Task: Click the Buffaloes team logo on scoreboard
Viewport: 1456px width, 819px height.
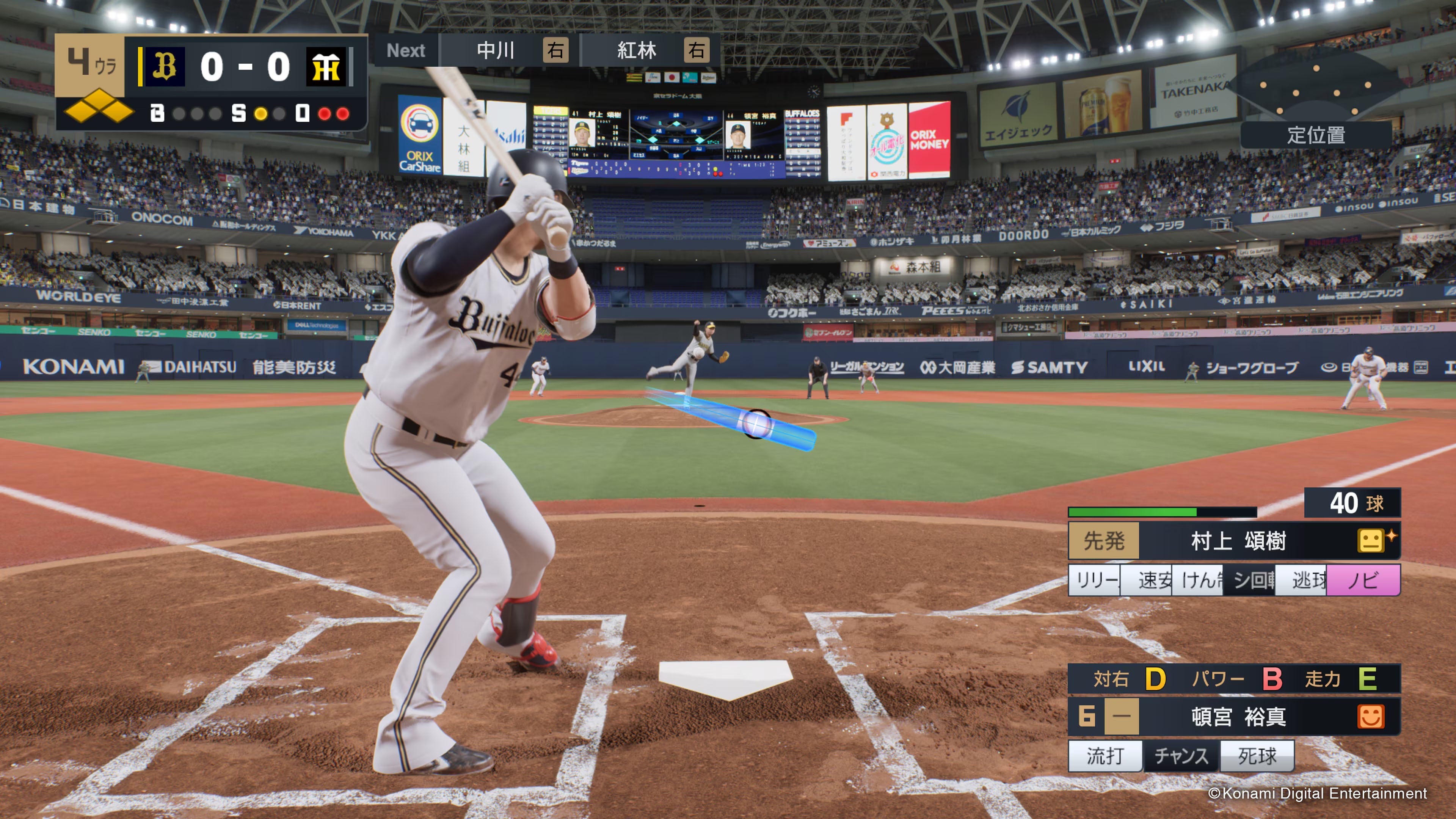Action: click(165, 67)
